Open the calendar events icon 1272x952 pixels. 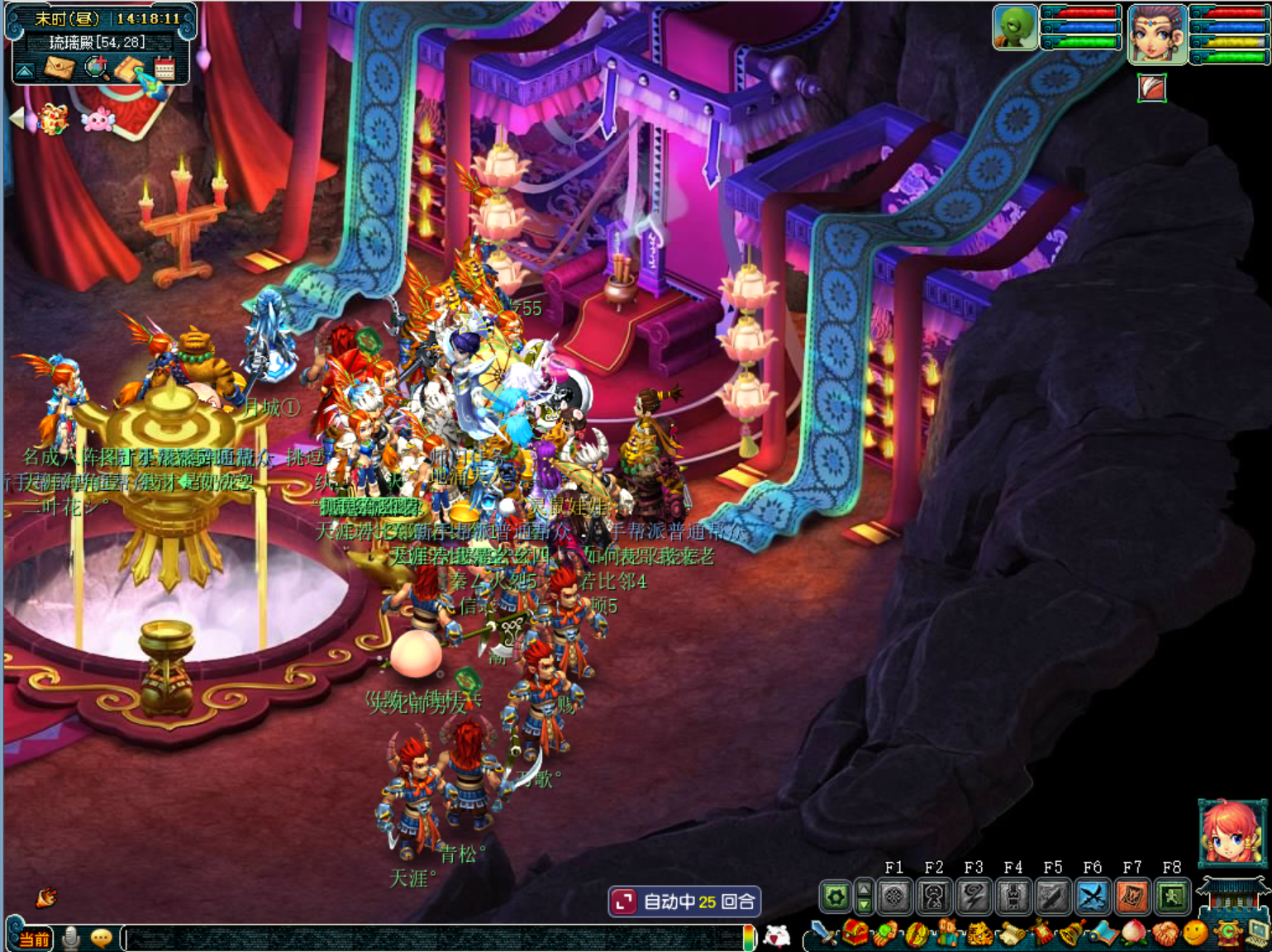click(x=165, y=69)
